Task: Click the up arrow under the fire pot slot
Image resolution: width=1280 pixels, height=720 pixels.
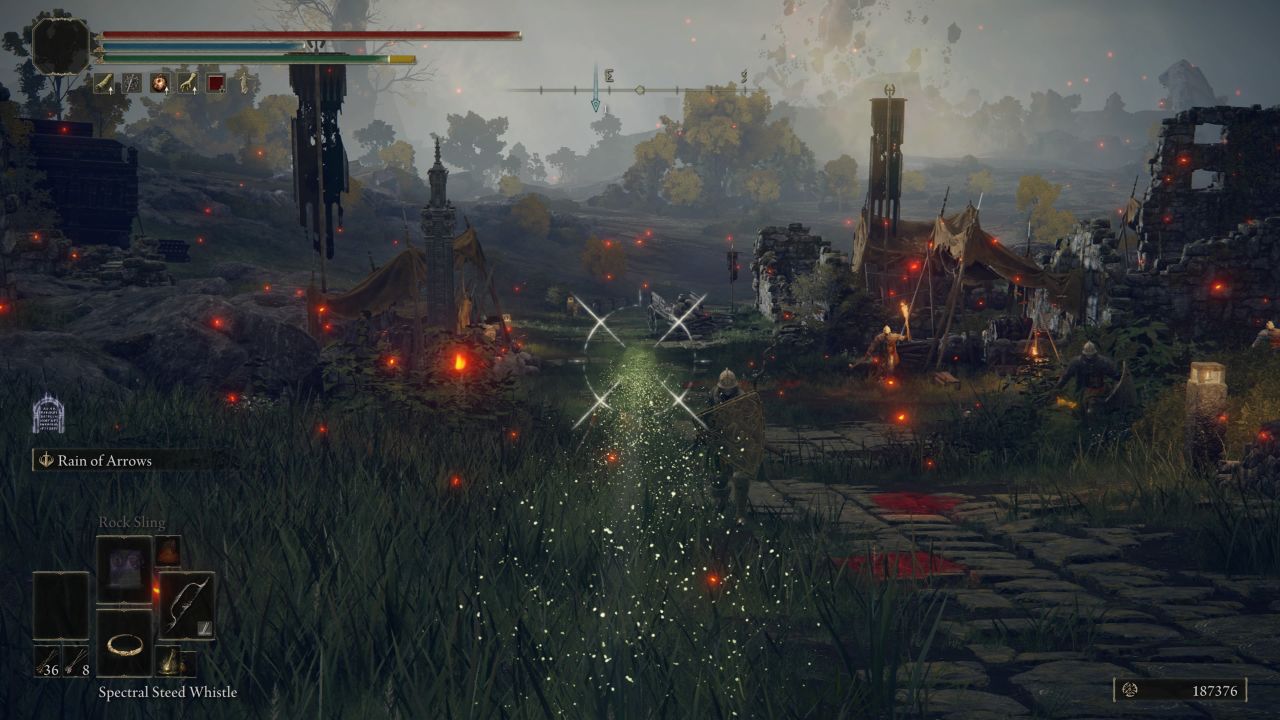Action: [167, 91]
